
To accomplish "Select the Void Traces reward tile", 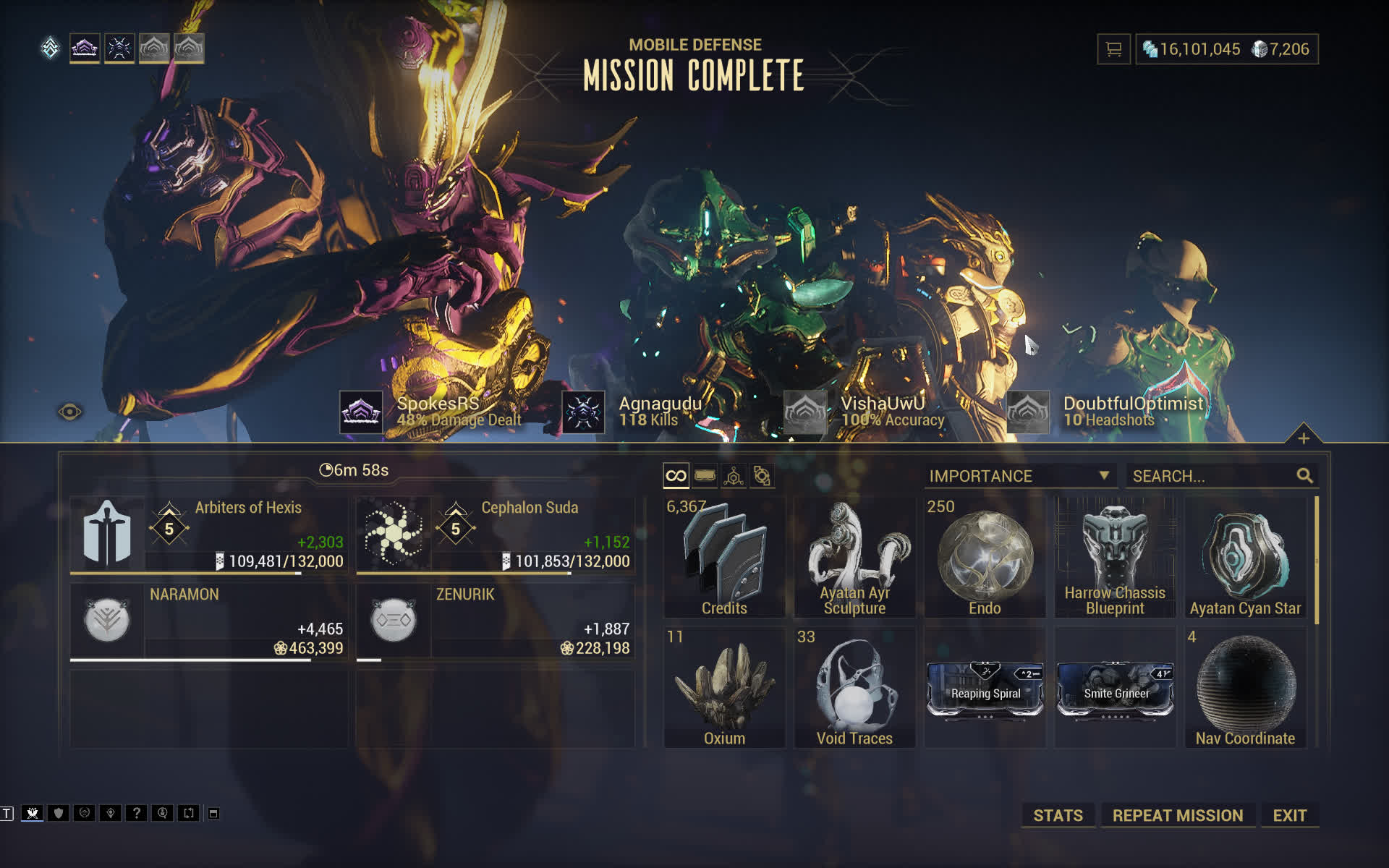I will point(854,687).
